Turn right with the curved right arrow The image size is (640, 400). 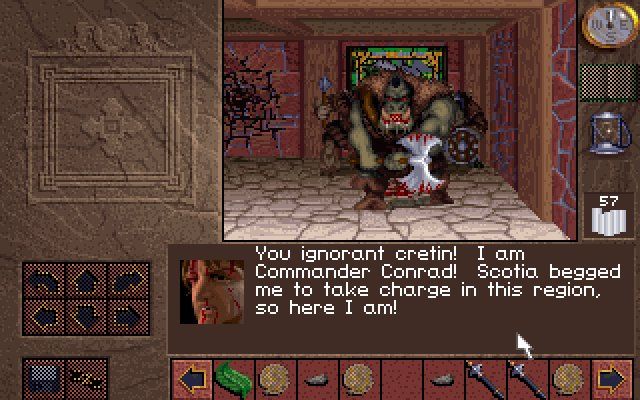pyautogui.click(x=125, y=282)
